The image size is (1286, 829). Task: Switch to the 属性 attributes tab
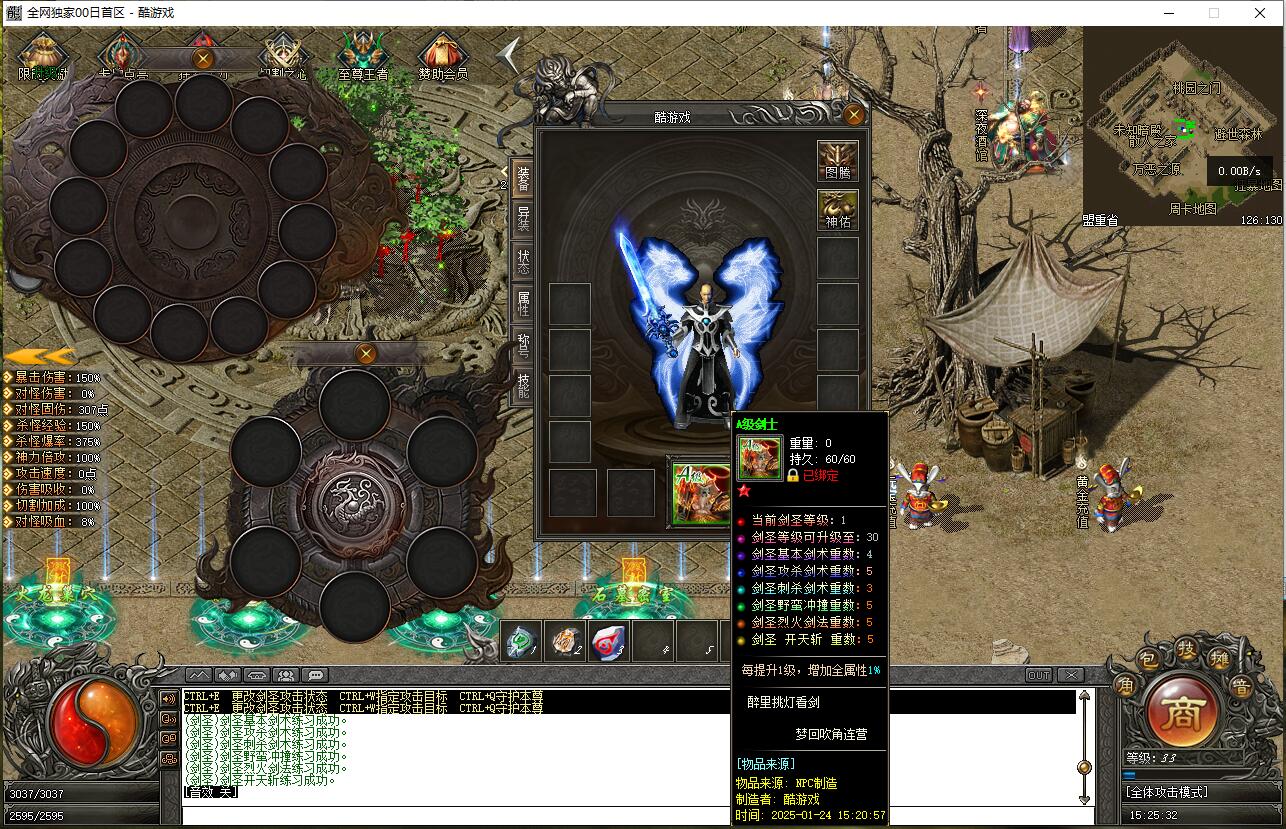(x=523, y=302)
